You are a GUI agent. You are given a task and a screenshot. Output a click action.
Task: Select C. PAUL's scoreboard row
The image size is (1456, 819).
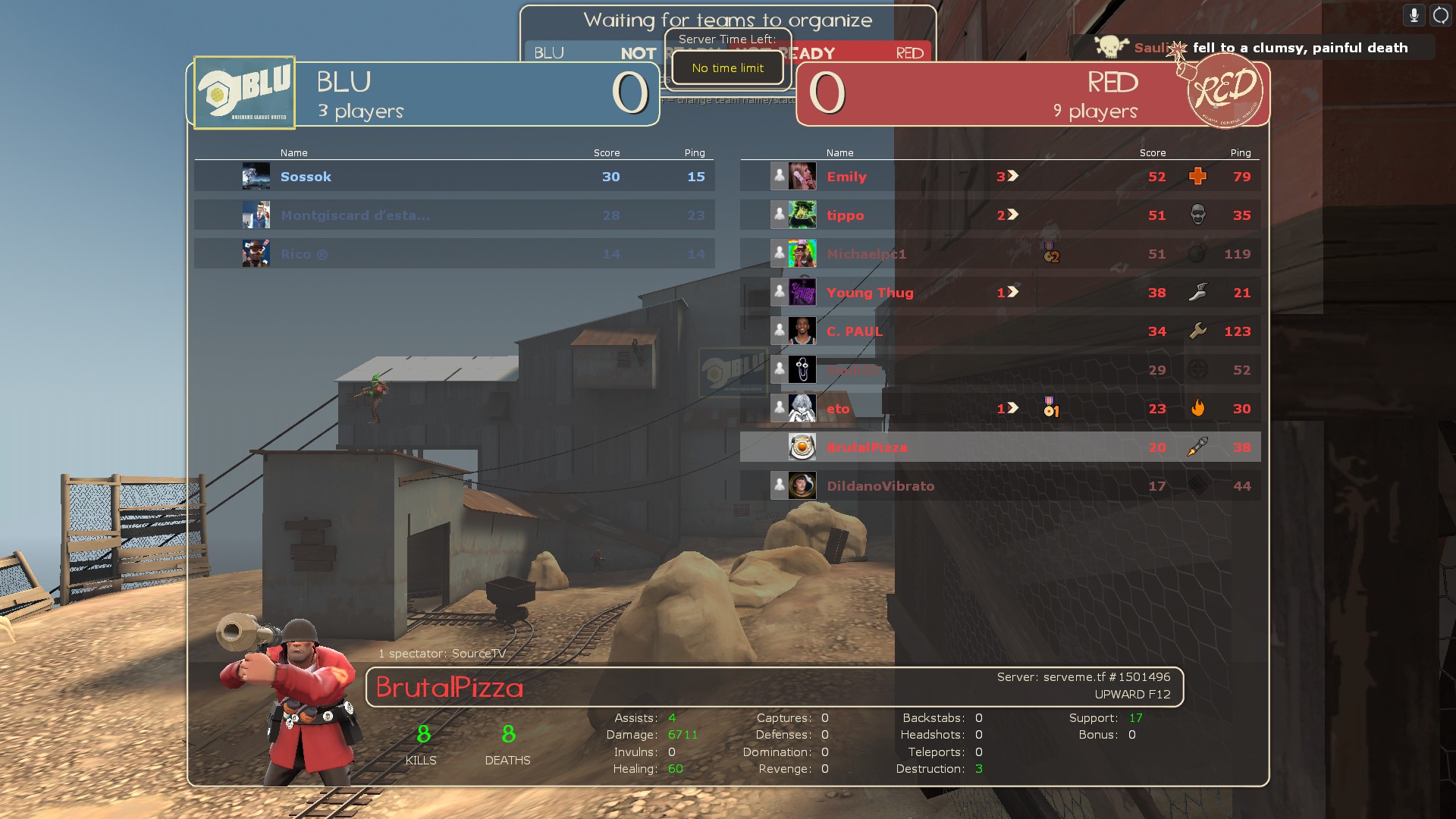pyautogui.click(x=1001, y=331)
